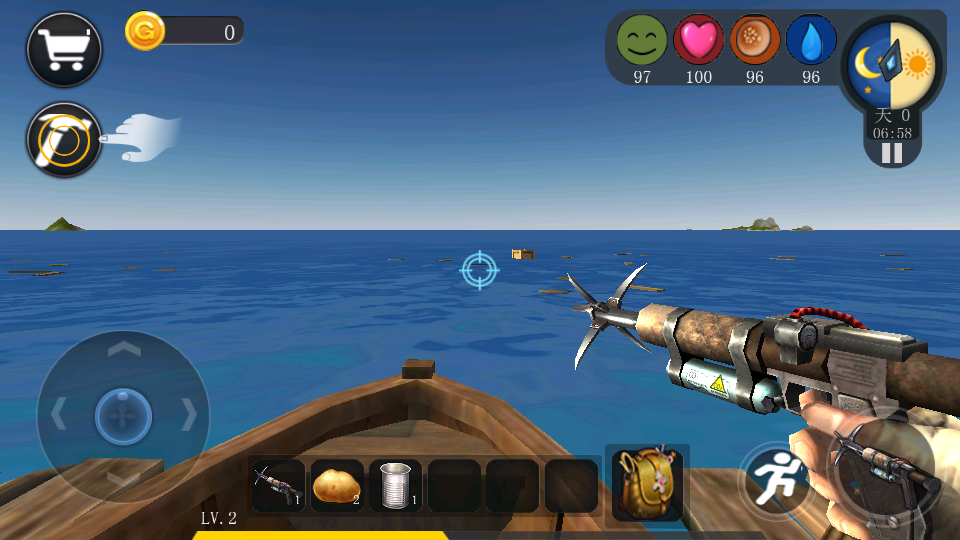
Task: Select the tin can hotbar slot
Action: [395, 486]
